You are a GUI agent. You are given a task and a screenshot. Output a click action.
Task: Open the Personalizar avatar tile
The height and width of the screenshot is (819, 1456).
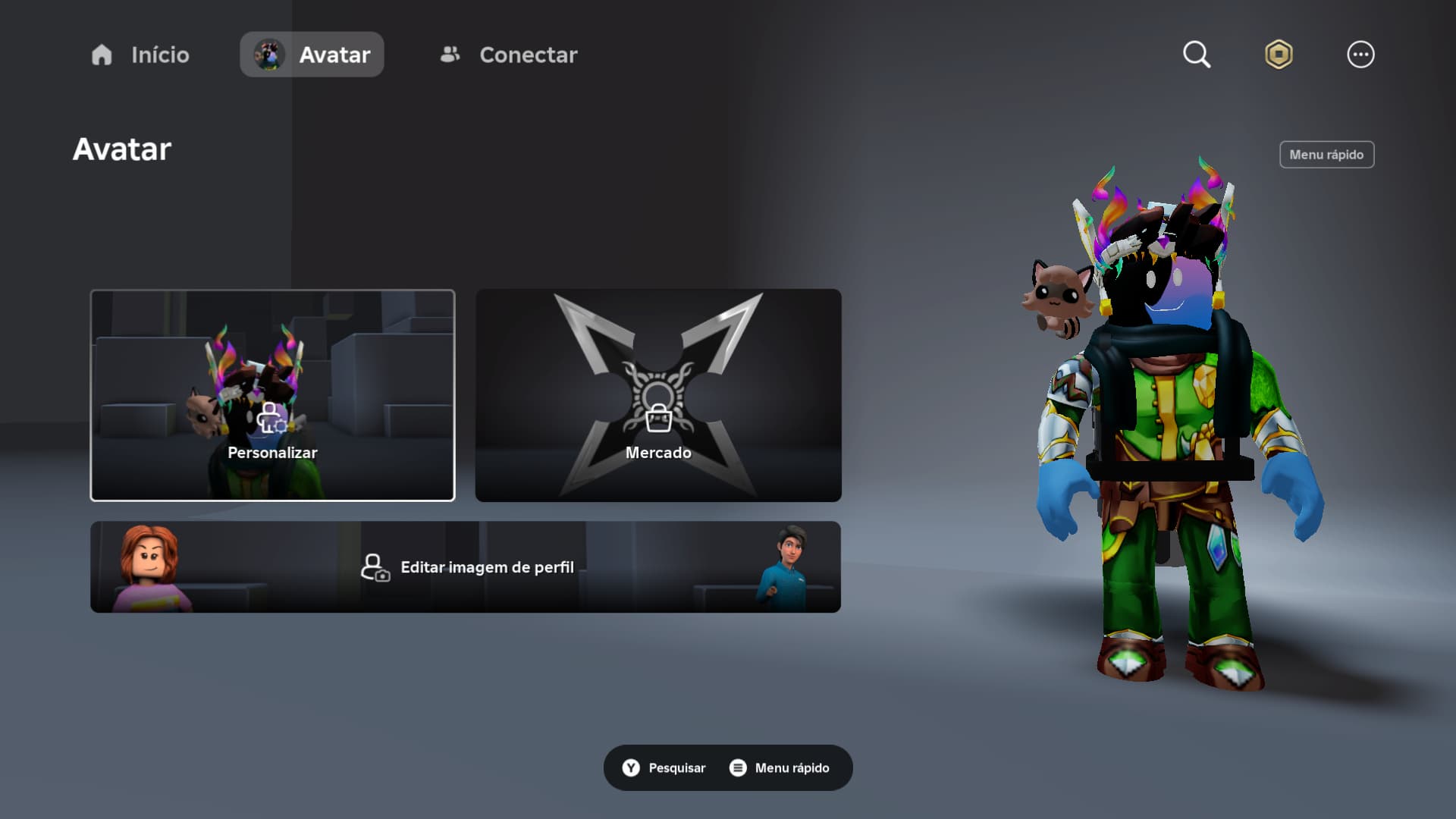[272, 395]
